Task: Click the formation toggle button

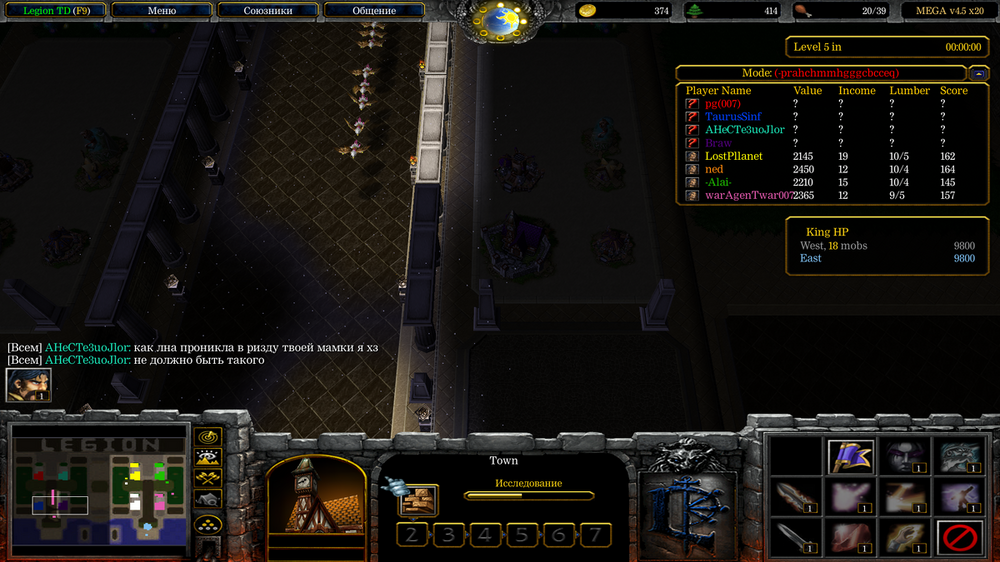Action: point(208,522)
